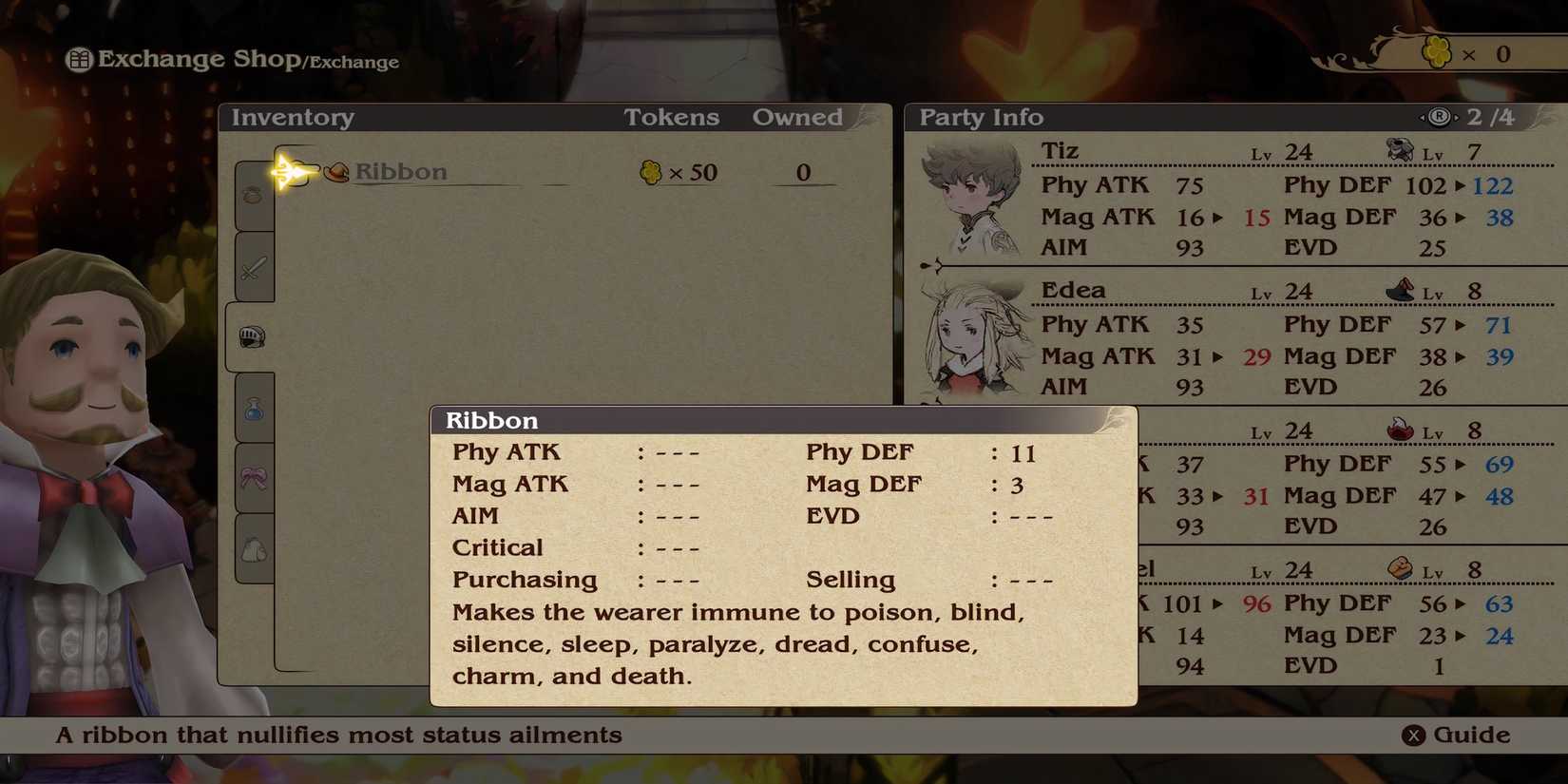Click the Inventory panel header
Screen dimensions: 1568x784
(x=292, y=116)
